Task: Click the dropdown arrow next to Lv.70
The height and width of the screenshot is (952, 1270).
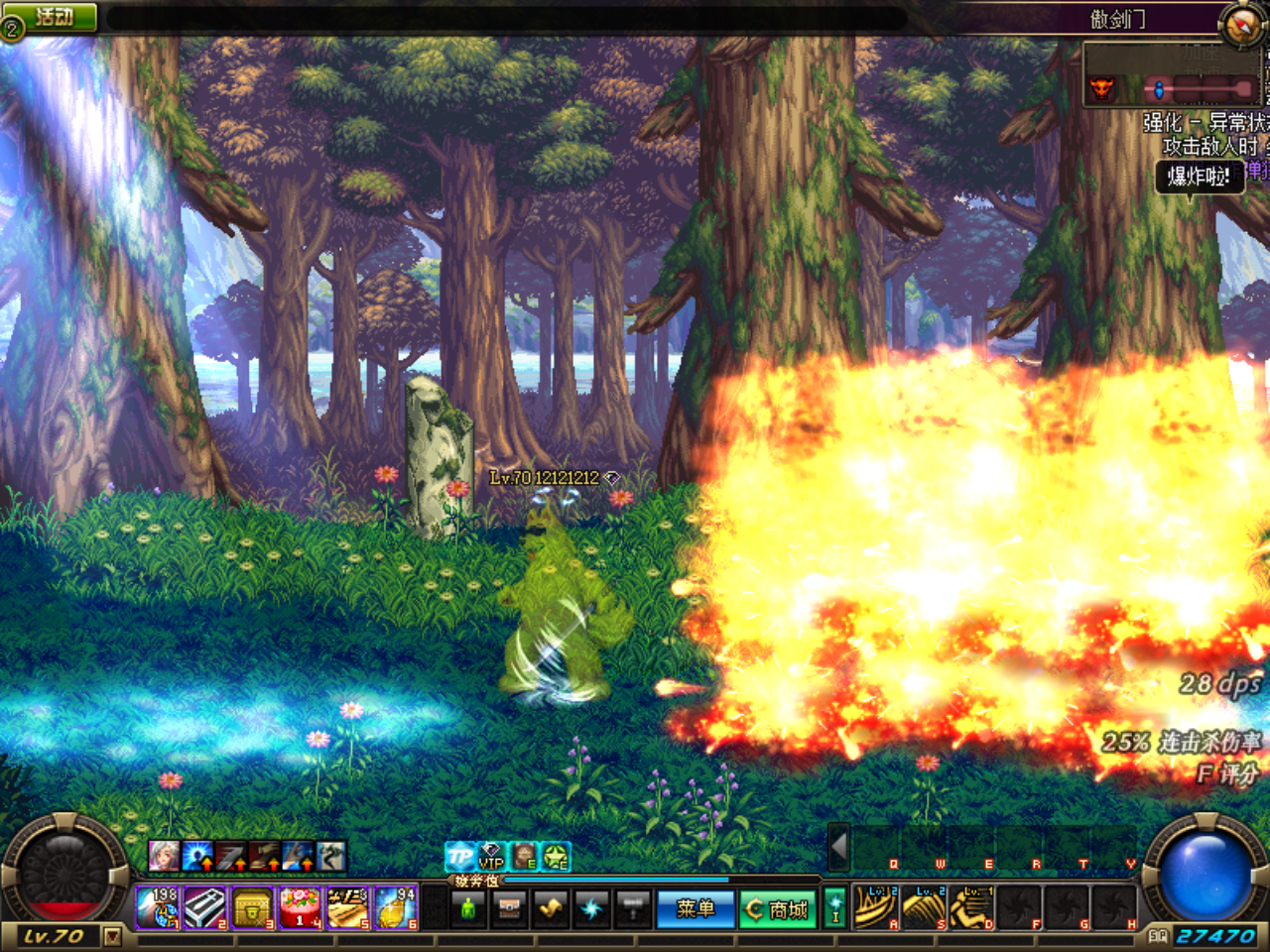Action: [x=112, y=935]
